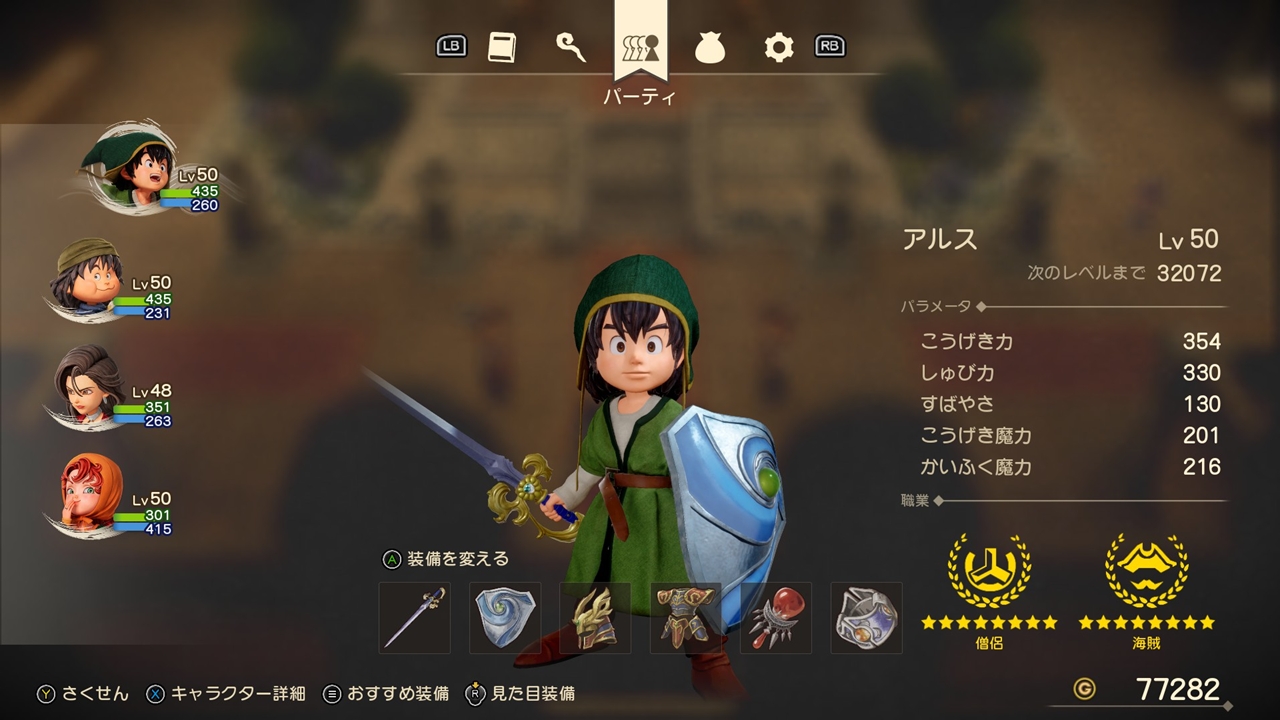Choose the blue swirl shield slot

[x=505, y=618]
